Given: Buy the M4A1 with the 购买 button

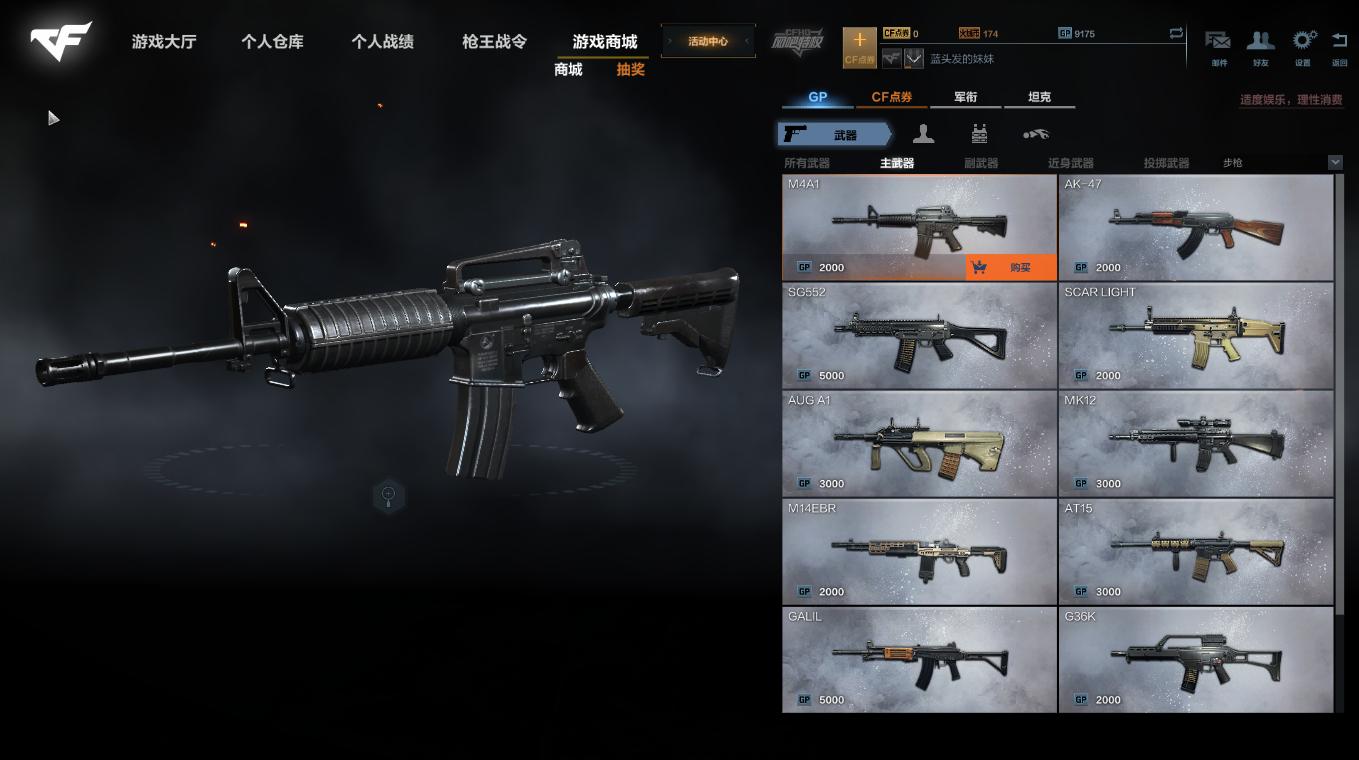Looking at the screenshot, I should pyautogui.click(x=1010, y=267).
